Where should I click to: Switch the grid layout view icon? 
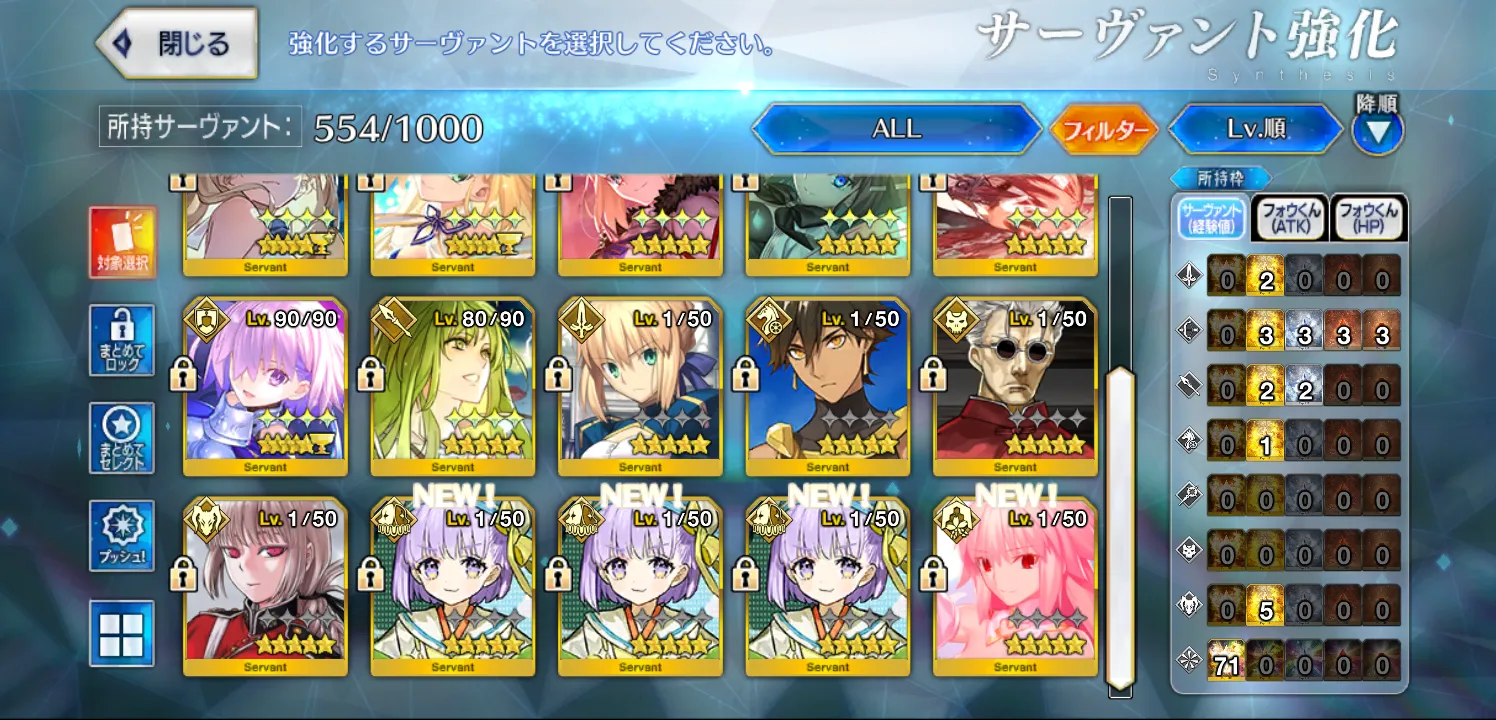point(122,633)
